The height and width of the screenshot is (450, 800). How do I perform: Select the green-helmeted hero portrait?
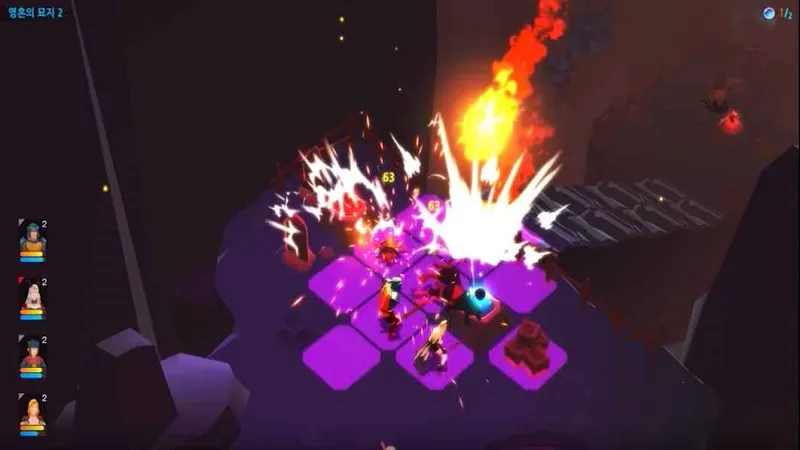(x=32, y=239)
